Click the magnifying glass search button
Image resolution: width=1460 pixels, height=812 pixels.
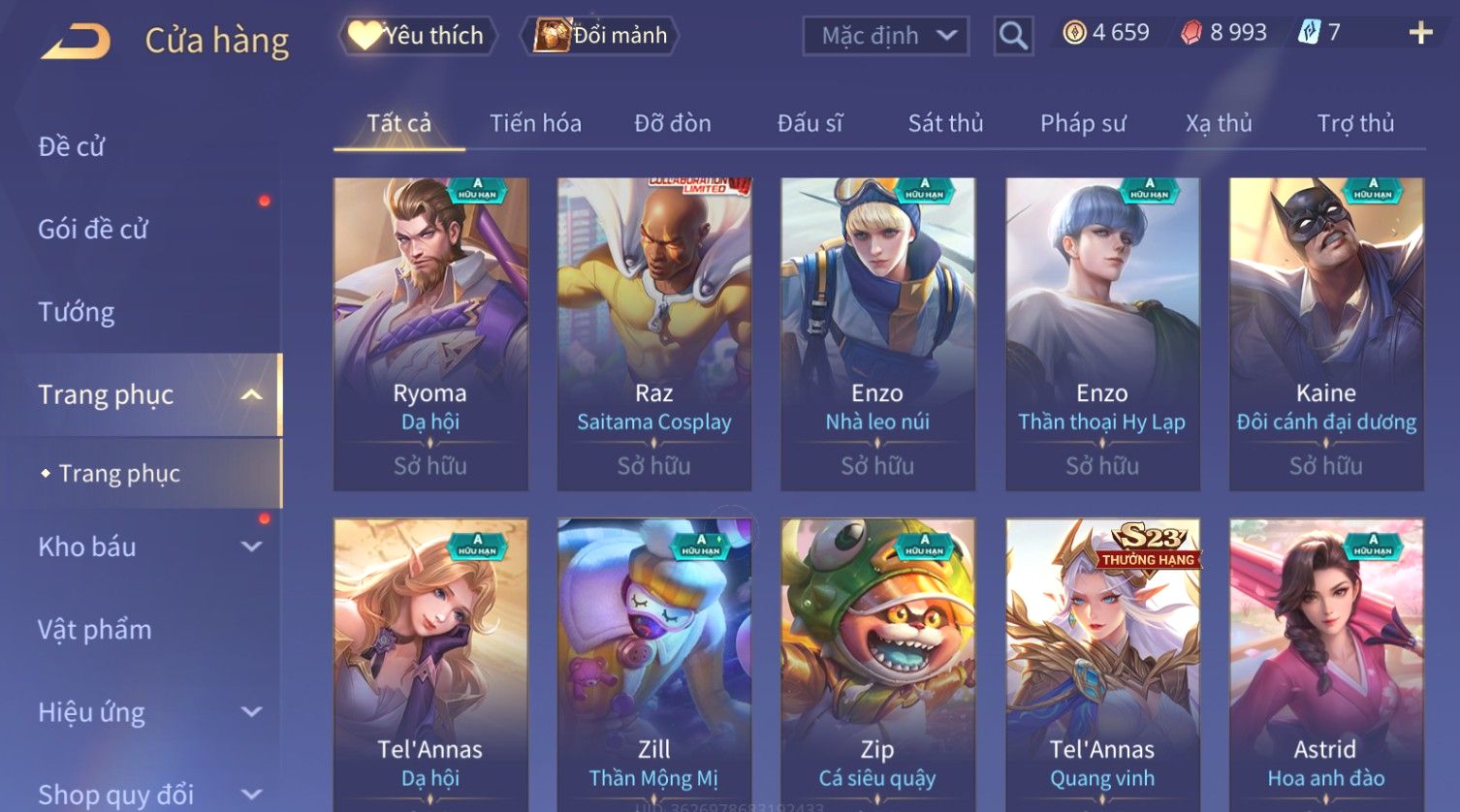[1013, 36]
